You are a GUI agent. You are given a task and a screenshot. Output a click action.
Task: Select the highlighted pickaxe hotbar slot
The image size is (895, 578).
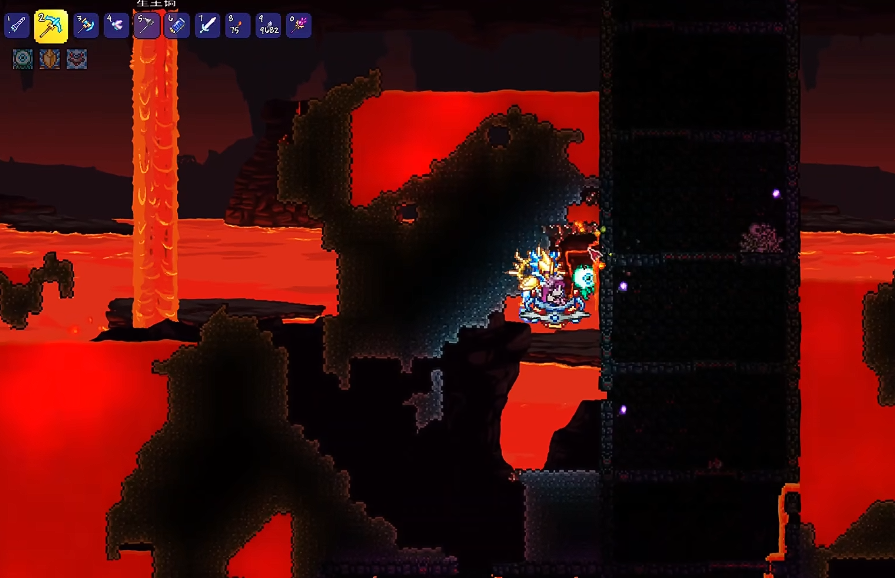[x=50, y=26]
